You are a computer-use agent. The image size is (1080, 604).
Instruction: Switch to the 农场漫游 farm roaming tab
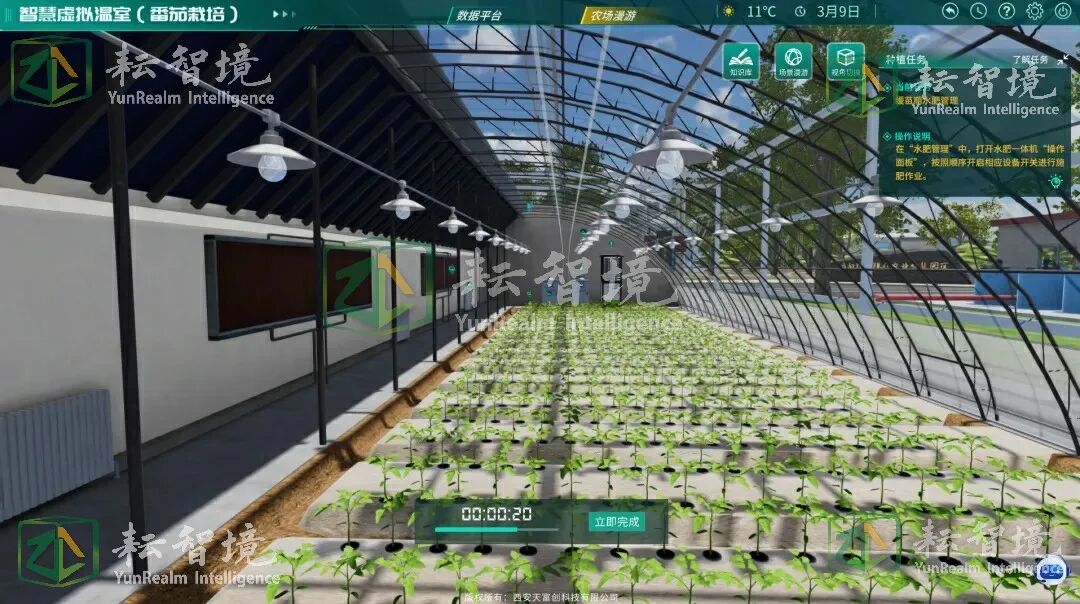614,15
